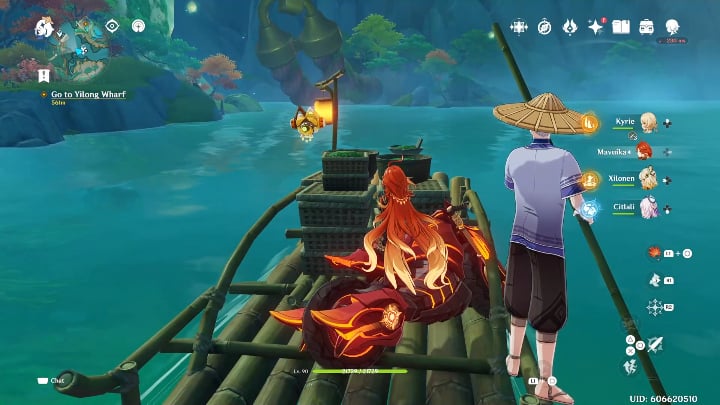Screen dimensions: 720x405
Task: Activate Mavuika's red Elemental Burst icon
Action: pos(654,252)
